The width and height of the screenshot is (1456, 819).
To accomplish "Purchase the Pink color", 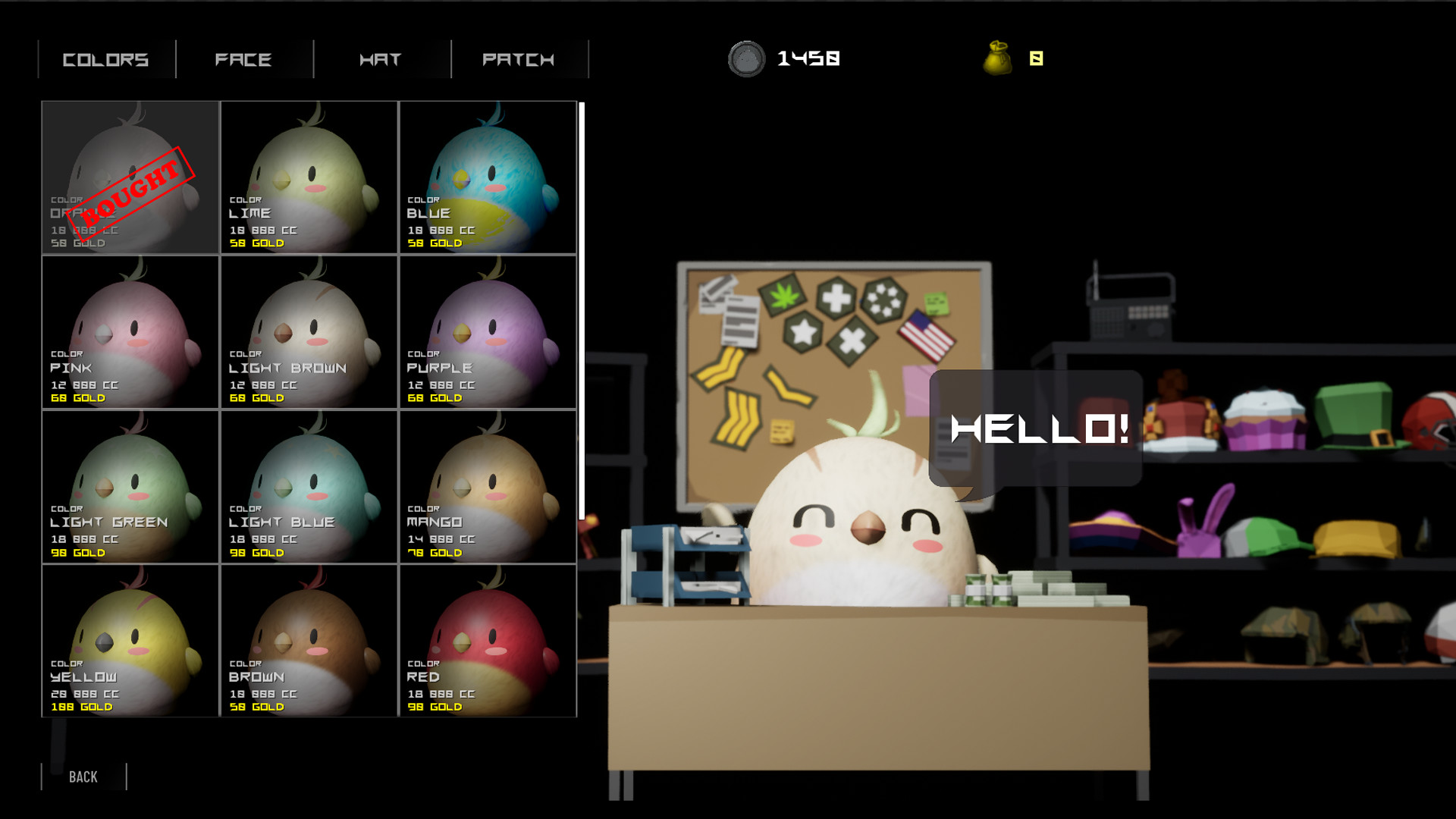I will coord(129,332).
